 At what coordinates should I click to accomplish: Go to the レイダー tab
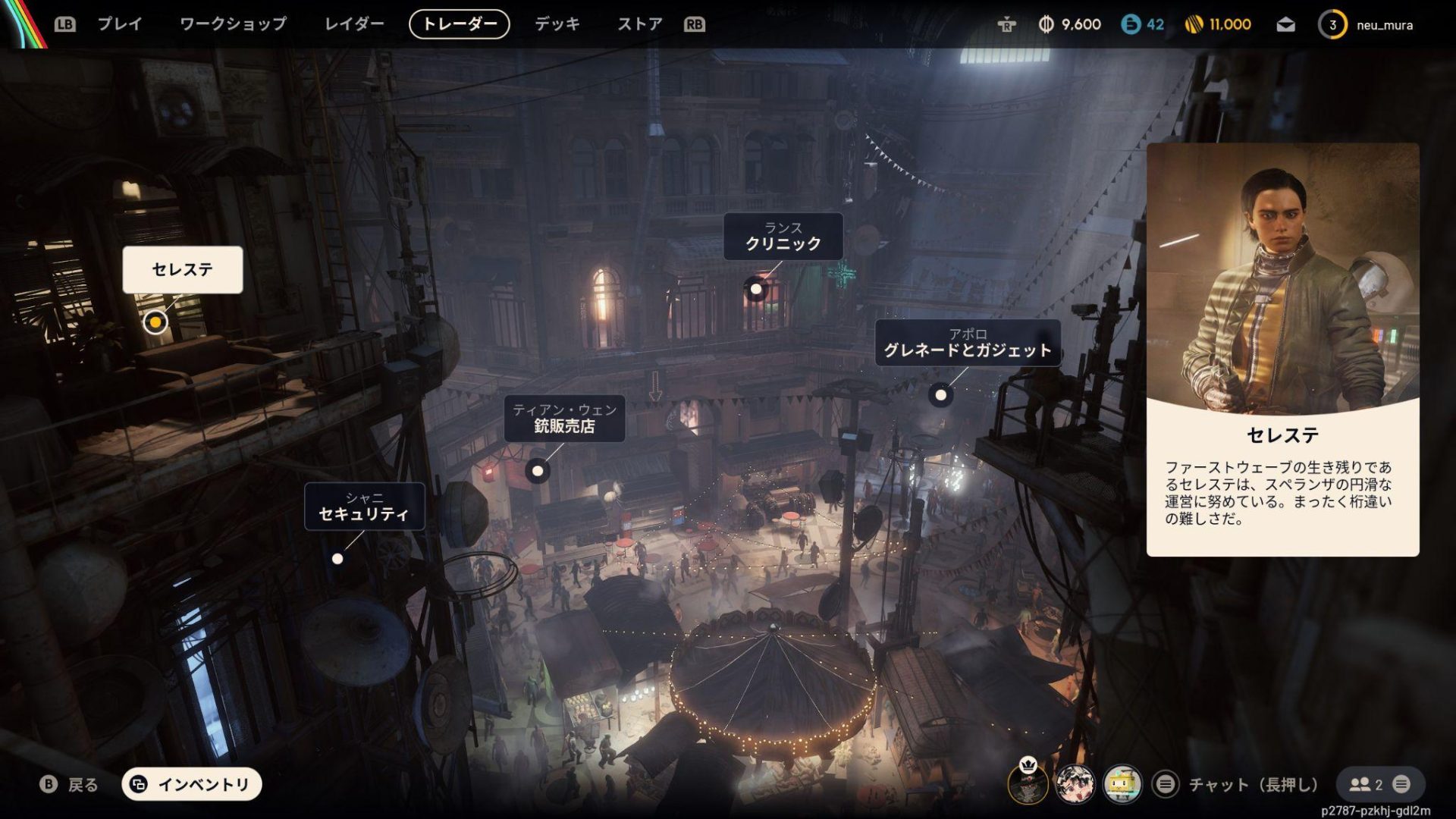354,24
